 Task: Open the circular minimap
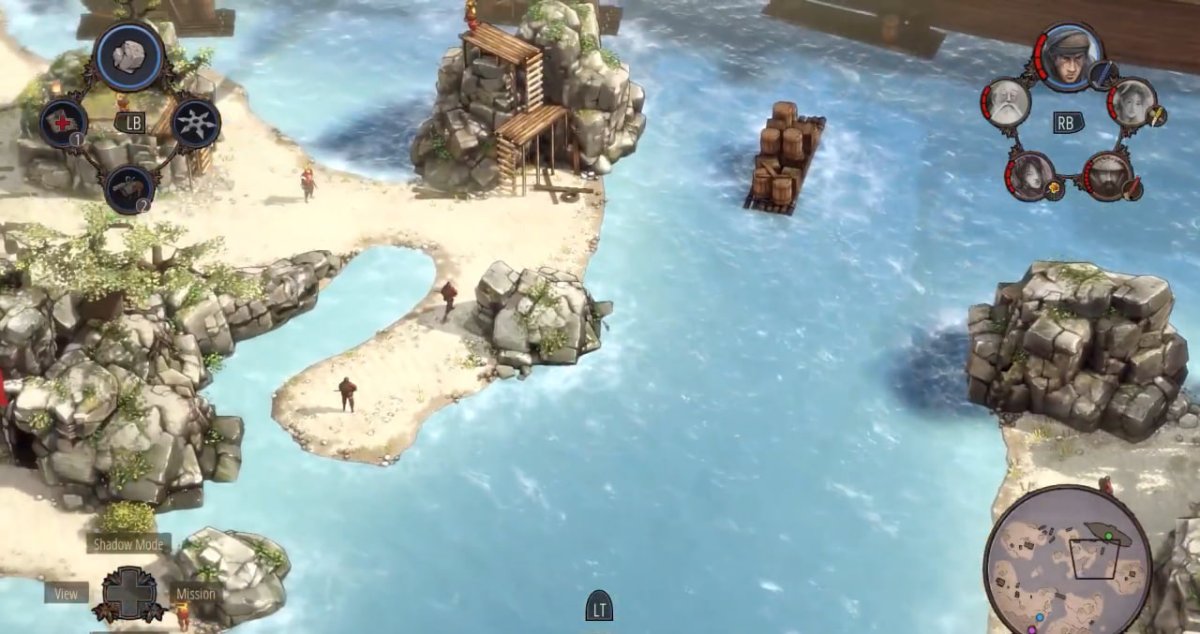point(1067,560)
